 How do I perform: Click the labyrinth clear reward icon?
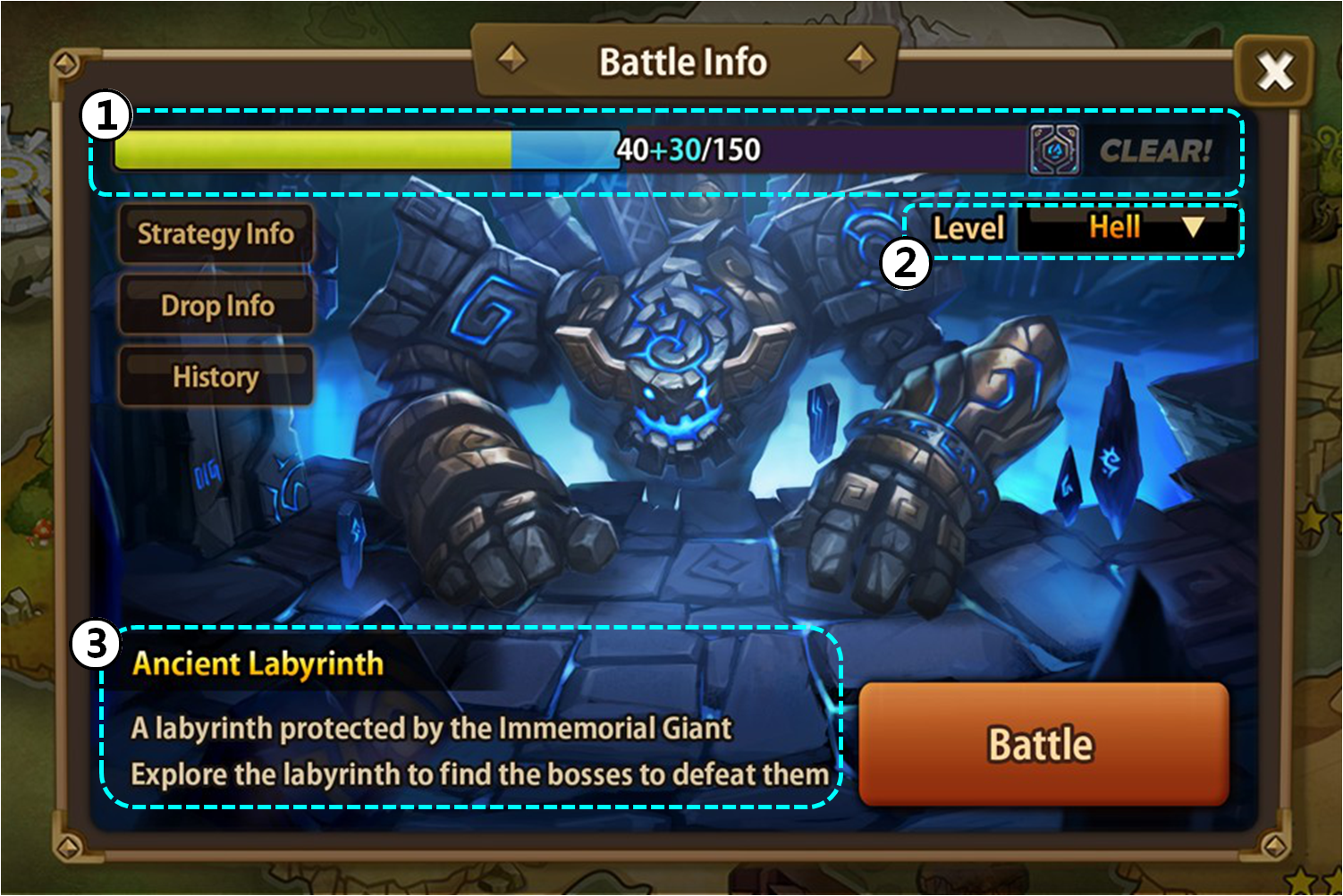click(x=1053, y=150)
